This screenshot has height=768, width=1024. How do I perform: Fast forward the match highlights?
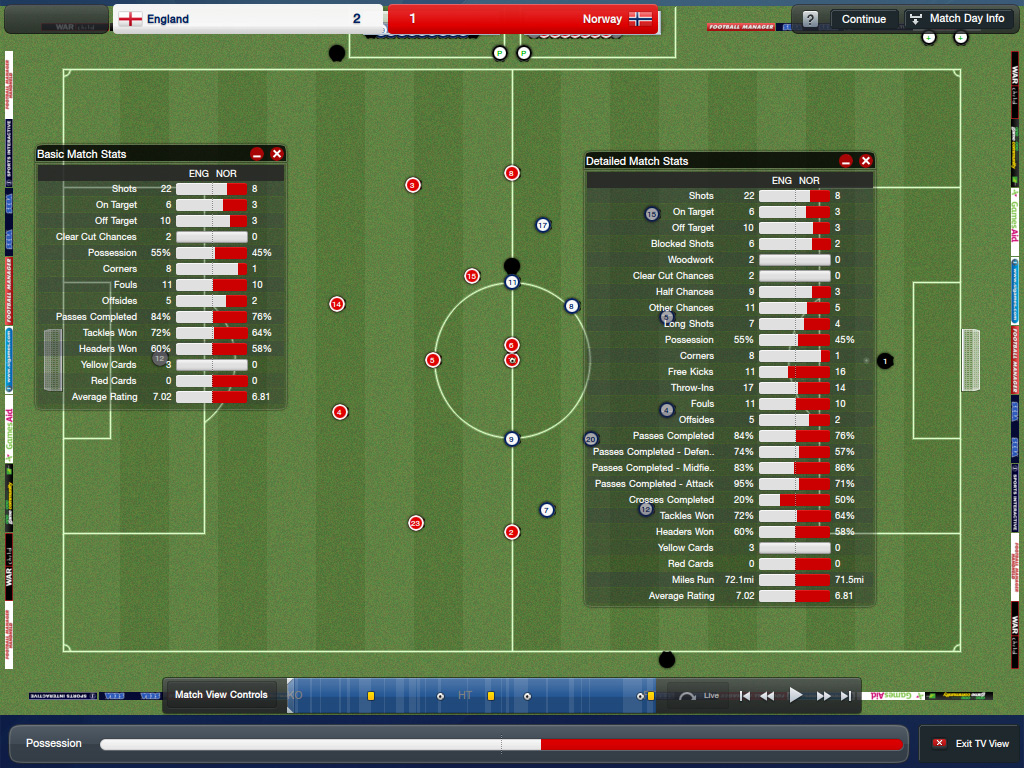click(x=823, y=695)
